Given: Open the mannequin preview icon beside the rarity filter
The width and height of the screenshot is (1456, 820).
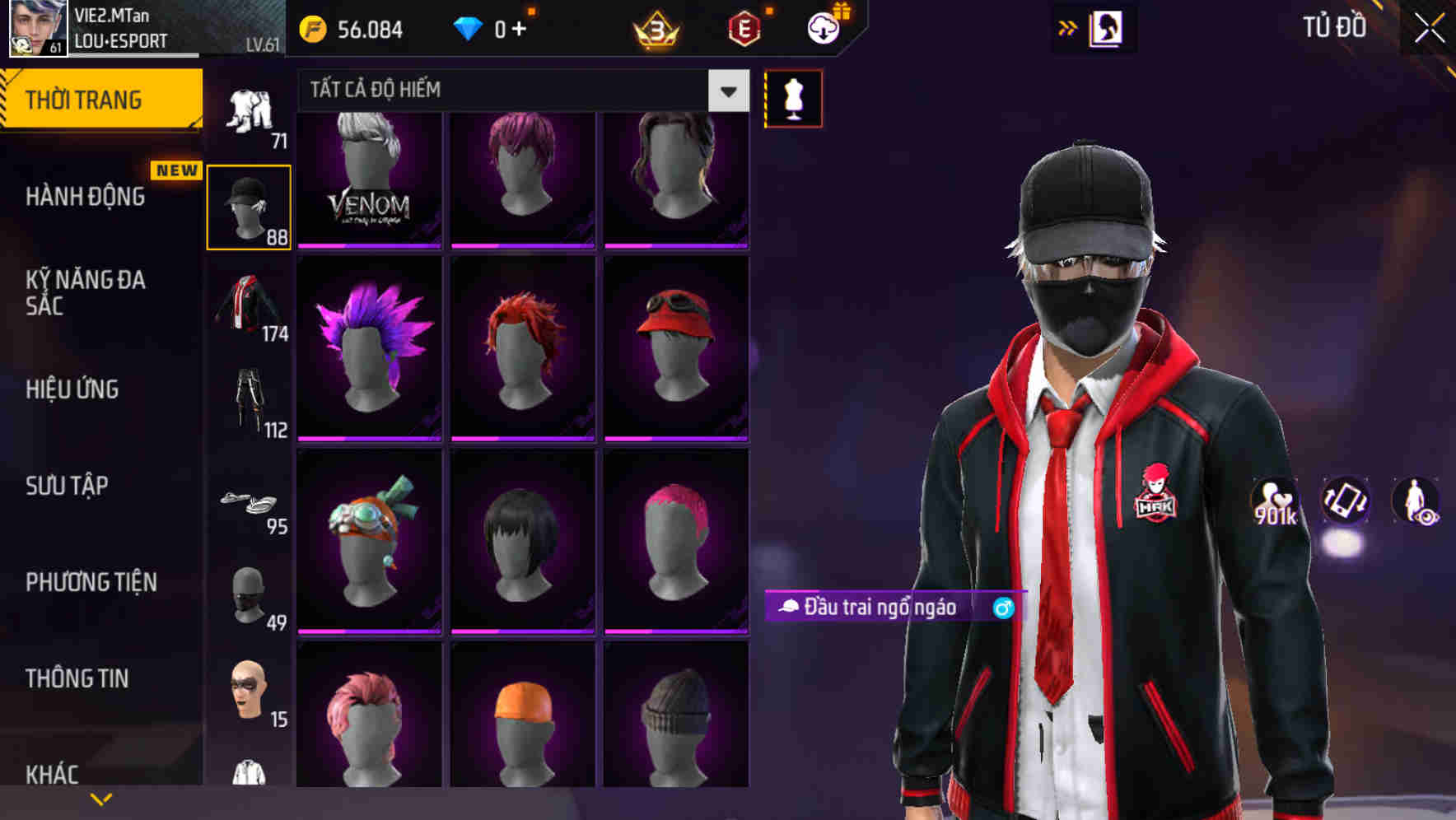Looking at the screenshot, I should 792,98.
